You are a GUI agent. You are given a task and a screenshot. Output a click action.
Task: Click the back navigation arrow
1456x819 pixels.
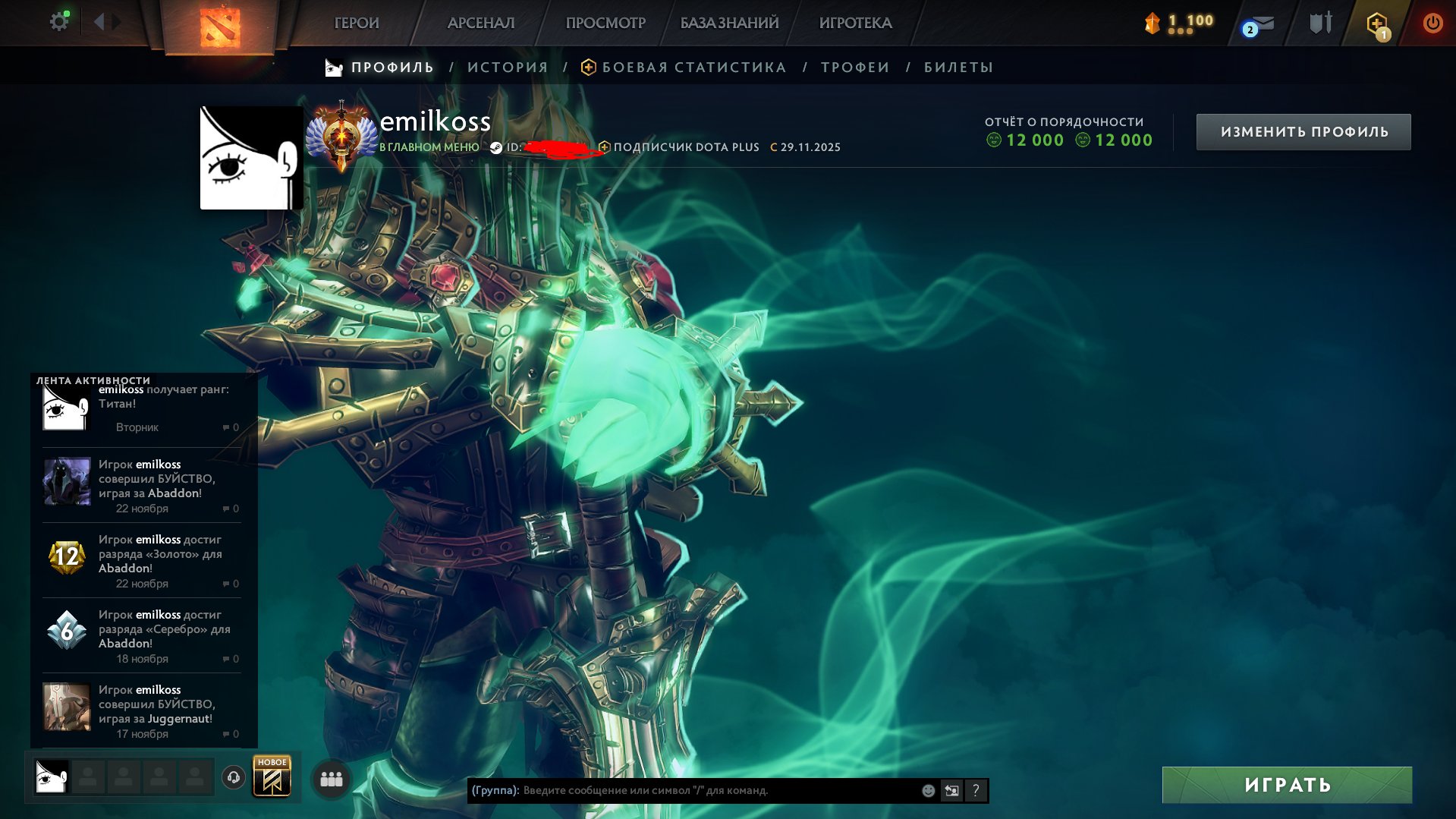[99, 21]
